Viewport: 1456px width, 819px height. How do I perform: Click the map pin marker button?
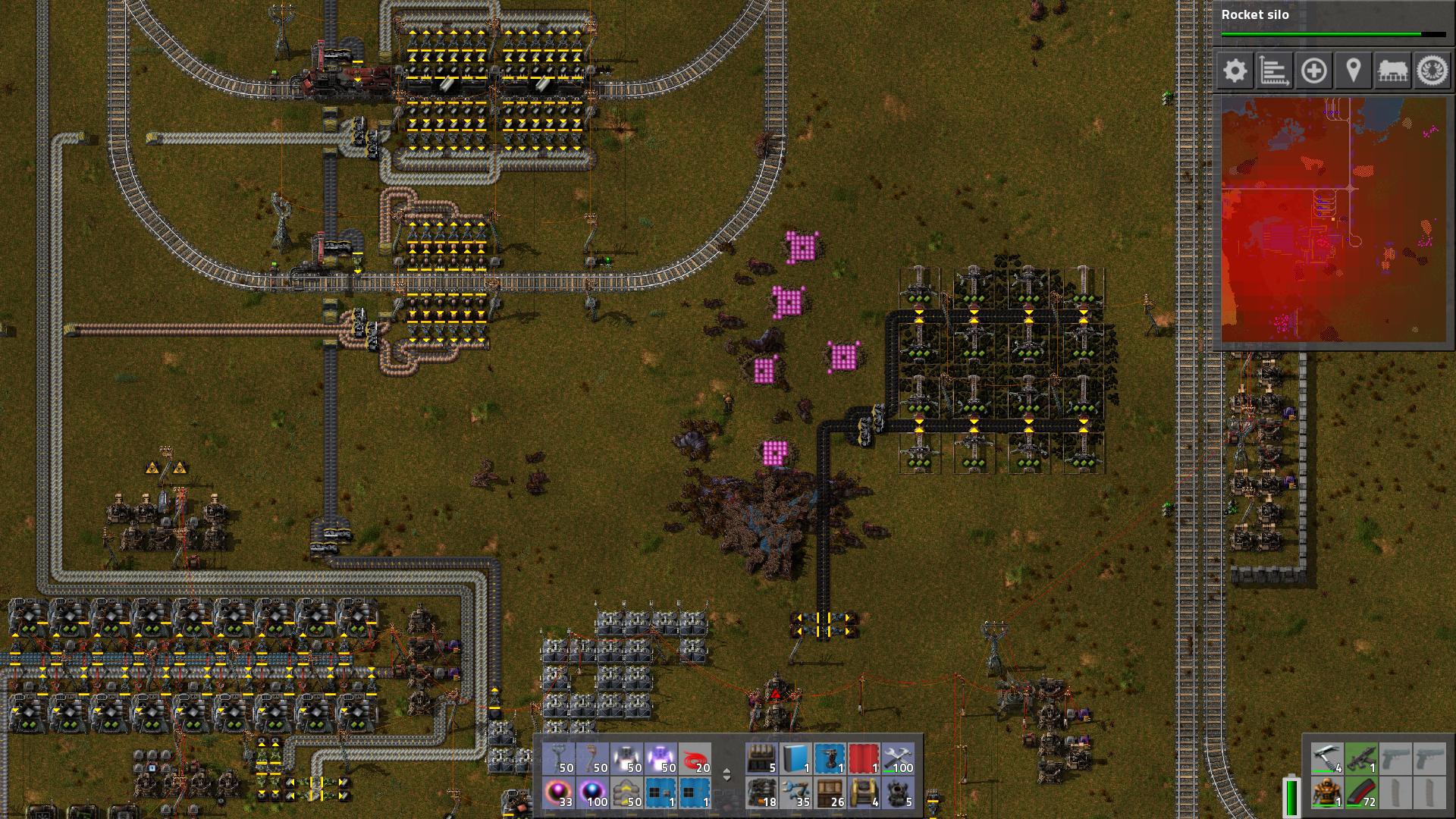tap(1353, 71)
